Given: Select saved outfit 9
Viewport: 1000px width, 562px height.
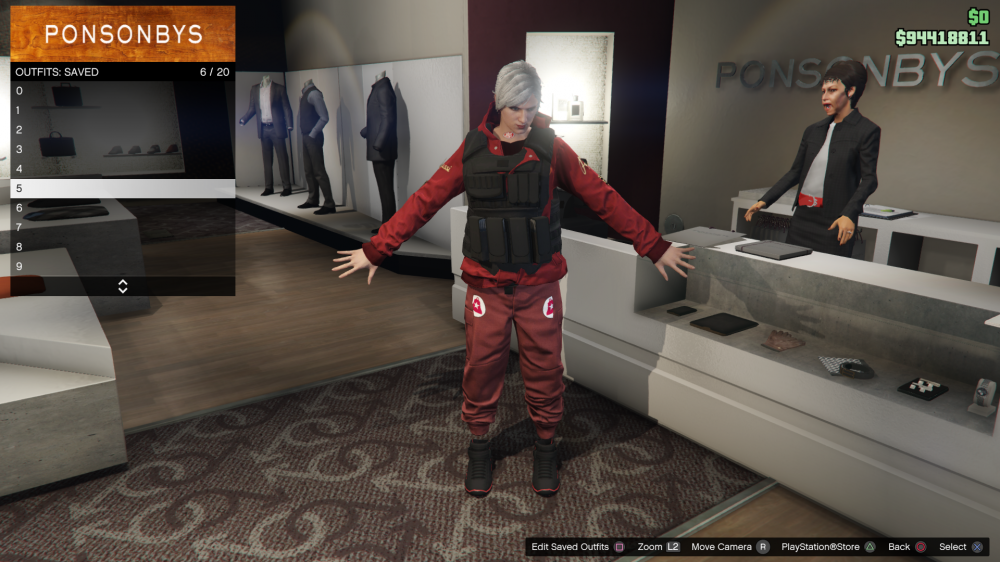Looking at the screenshot, I should [122, 266].
